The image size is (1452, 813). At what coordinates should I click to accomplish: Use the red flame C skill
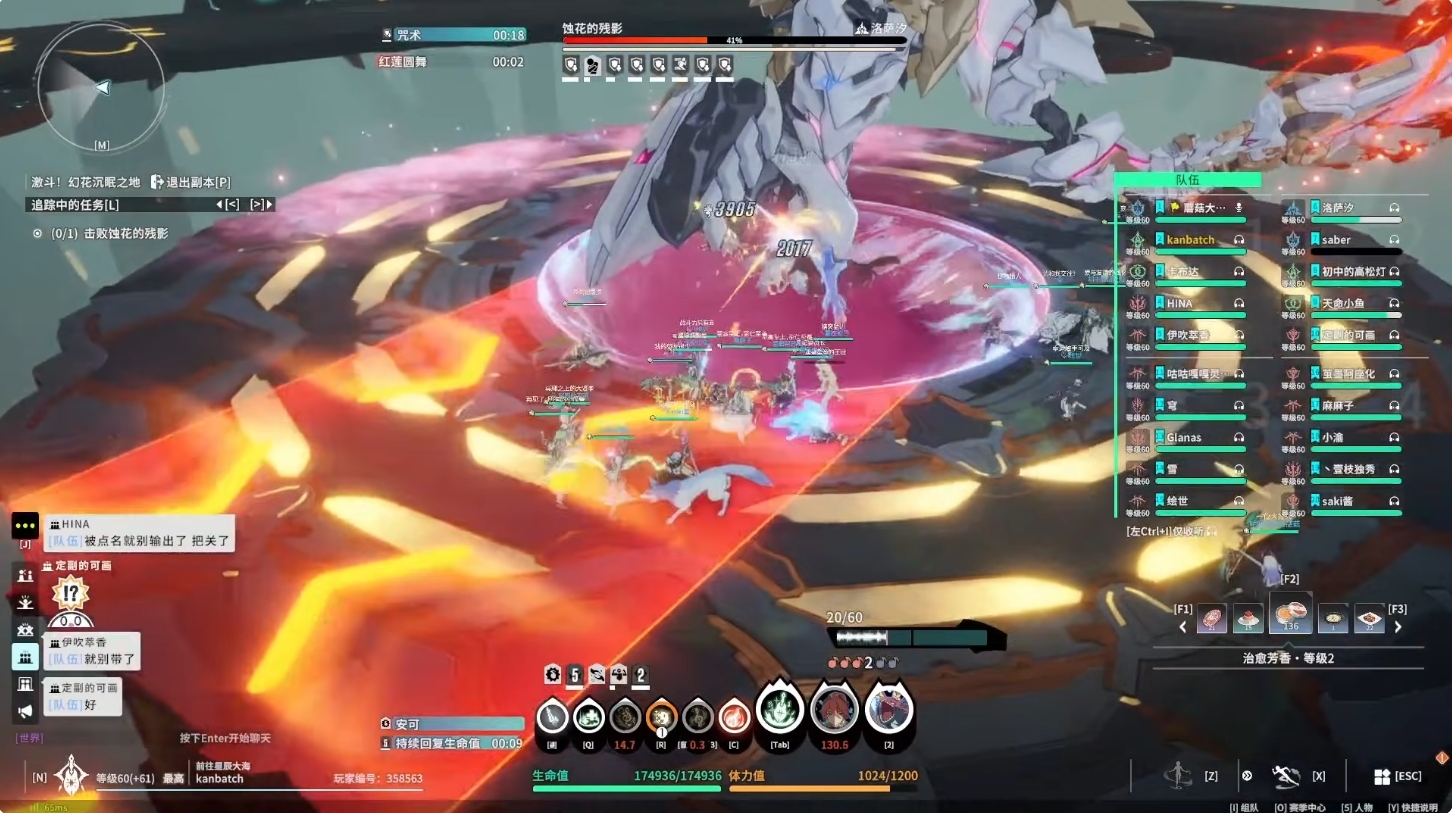(734, 717)
